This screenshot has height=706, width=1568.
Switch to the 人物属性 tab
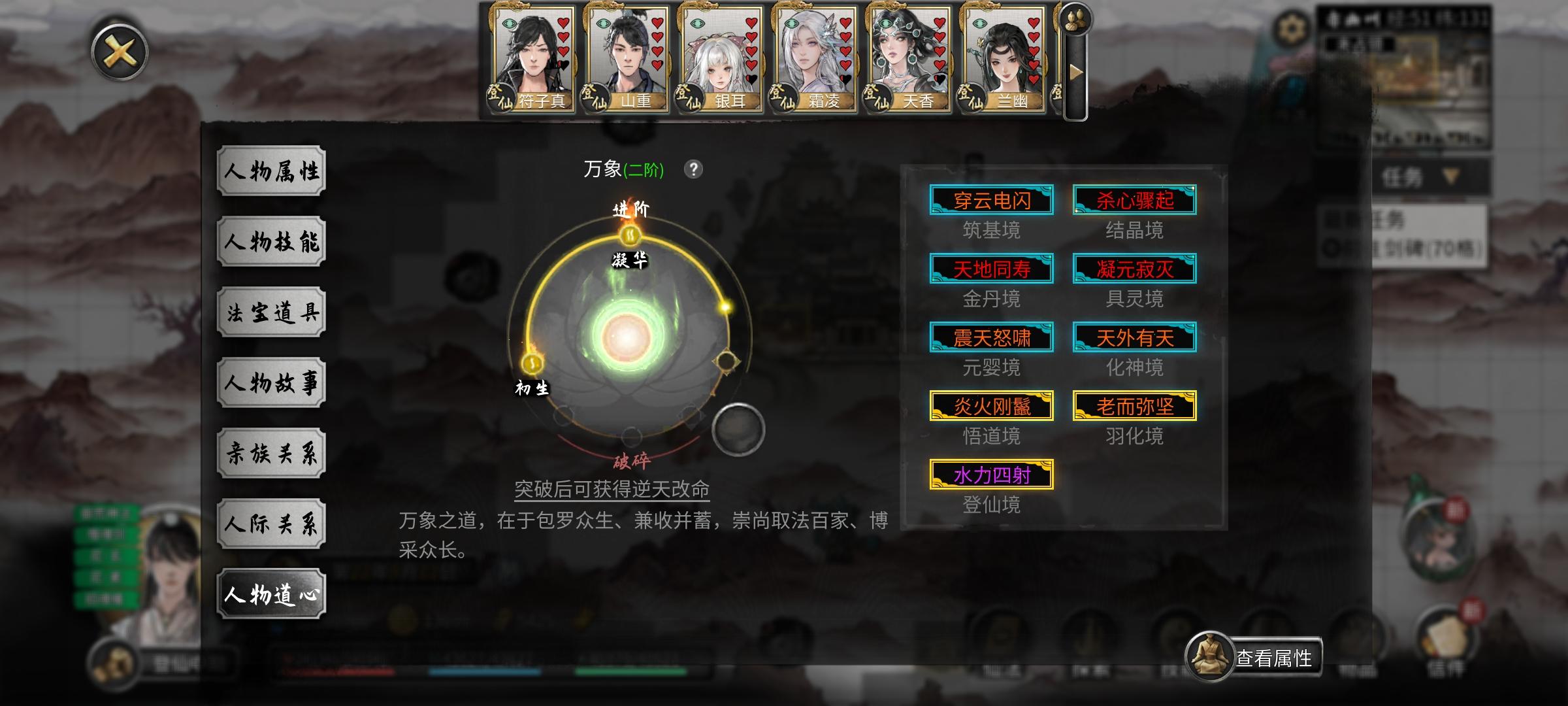coord(271,170)
